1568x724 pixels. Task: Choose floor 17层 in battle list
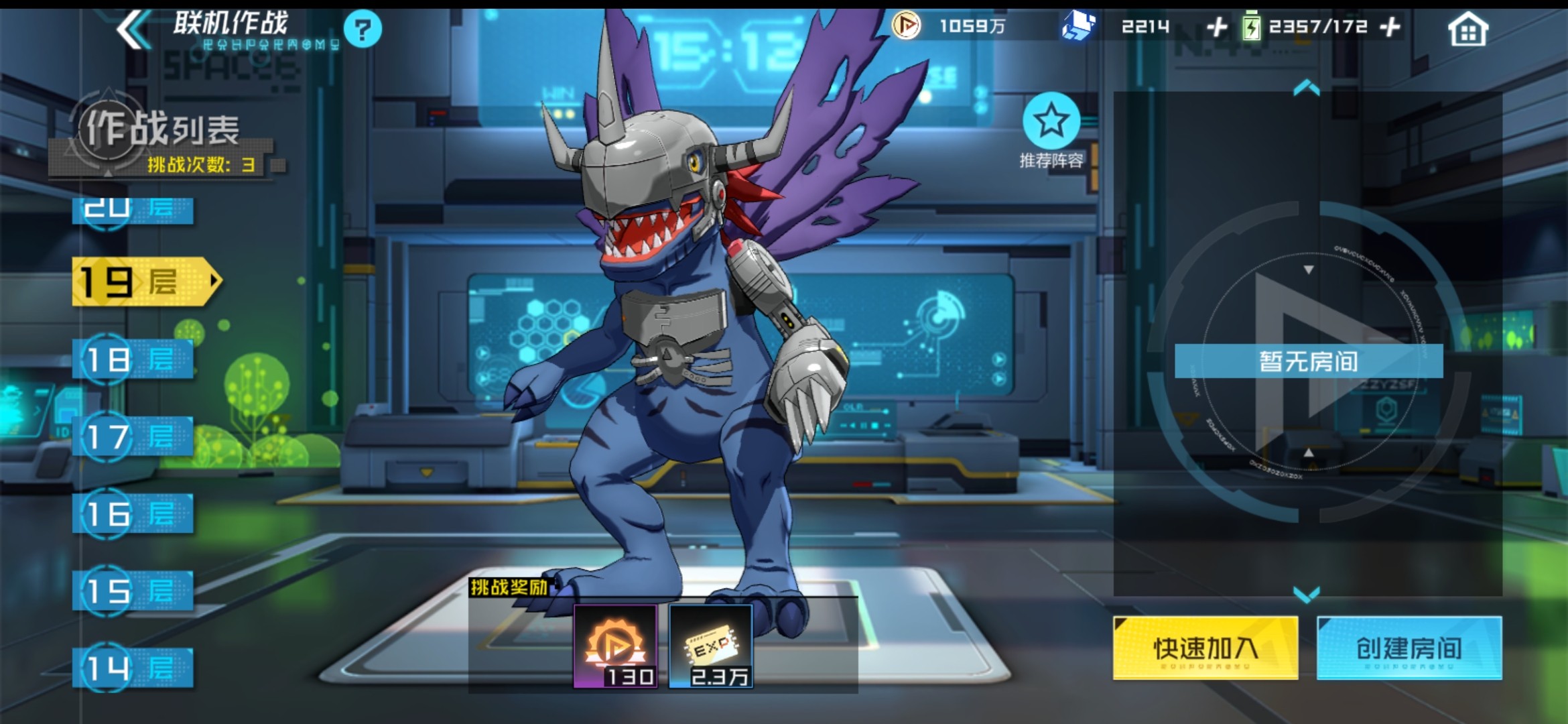133,437
